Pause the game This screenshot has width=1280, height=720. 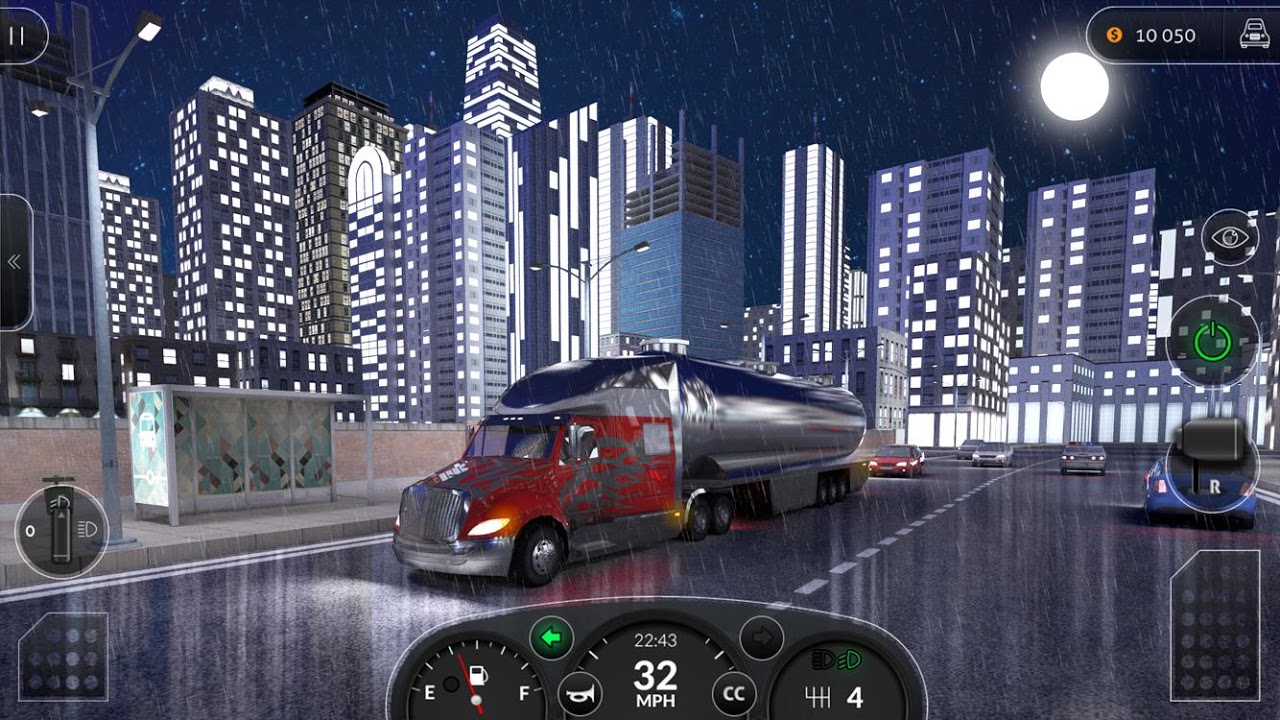click(x=18, y=35)
